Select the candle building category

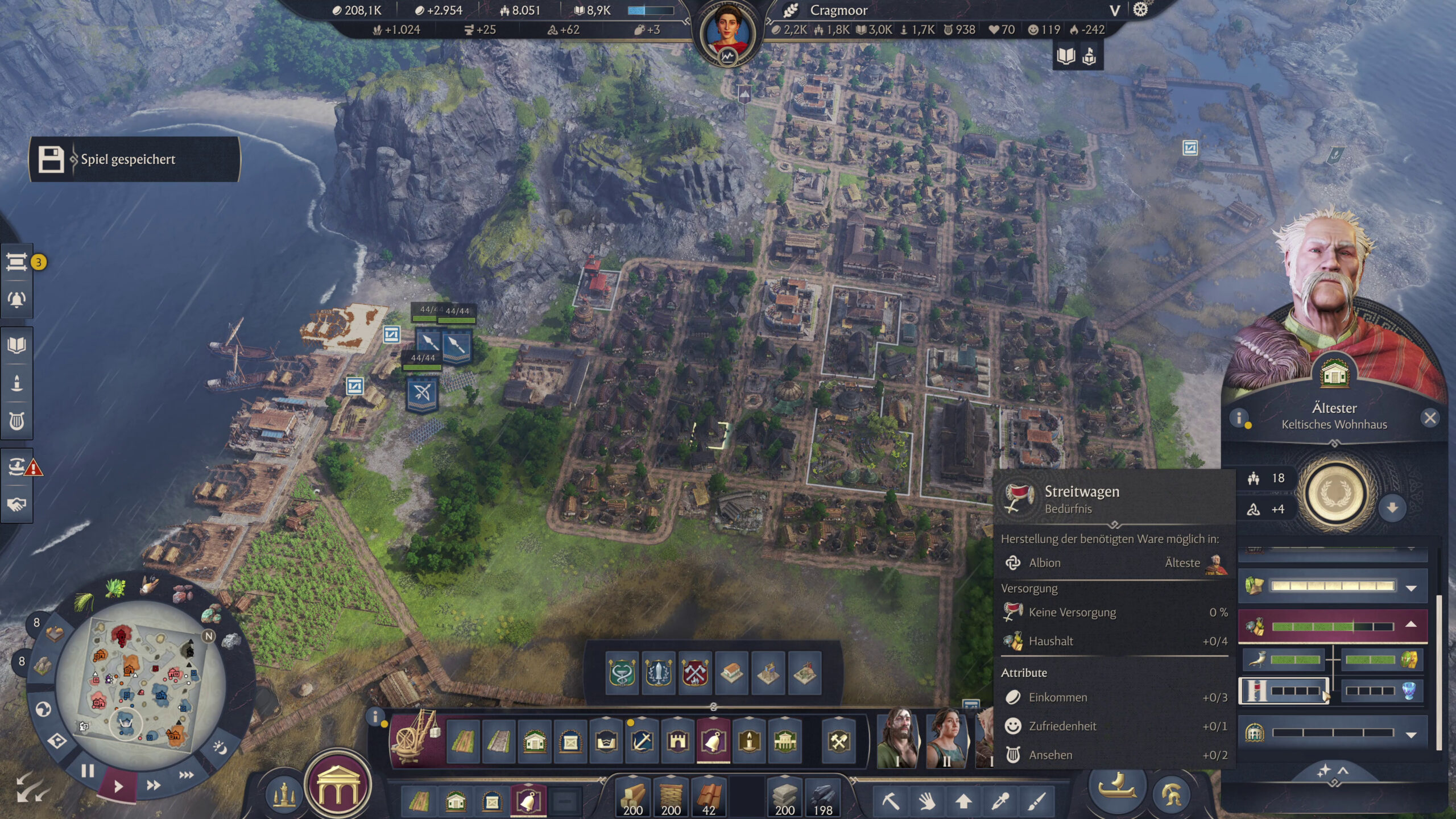point(749,741)
